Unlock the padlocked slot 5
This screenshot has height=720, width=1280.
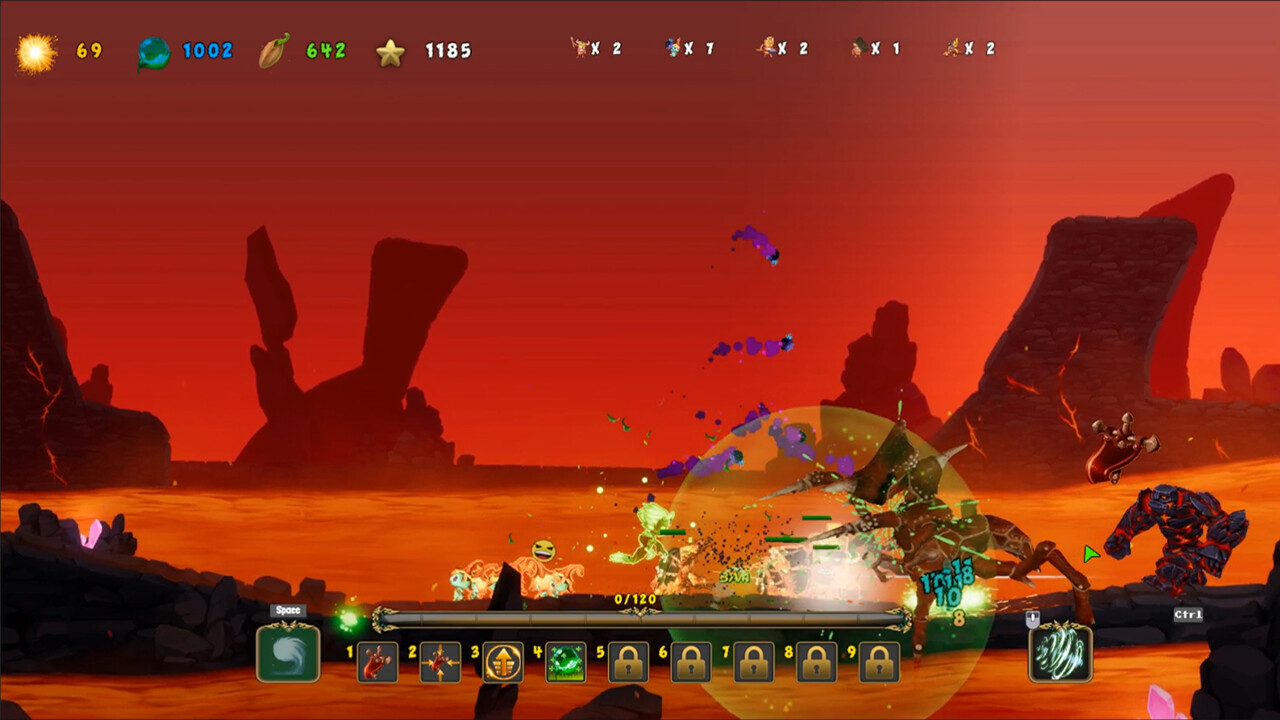click(627, 661)
